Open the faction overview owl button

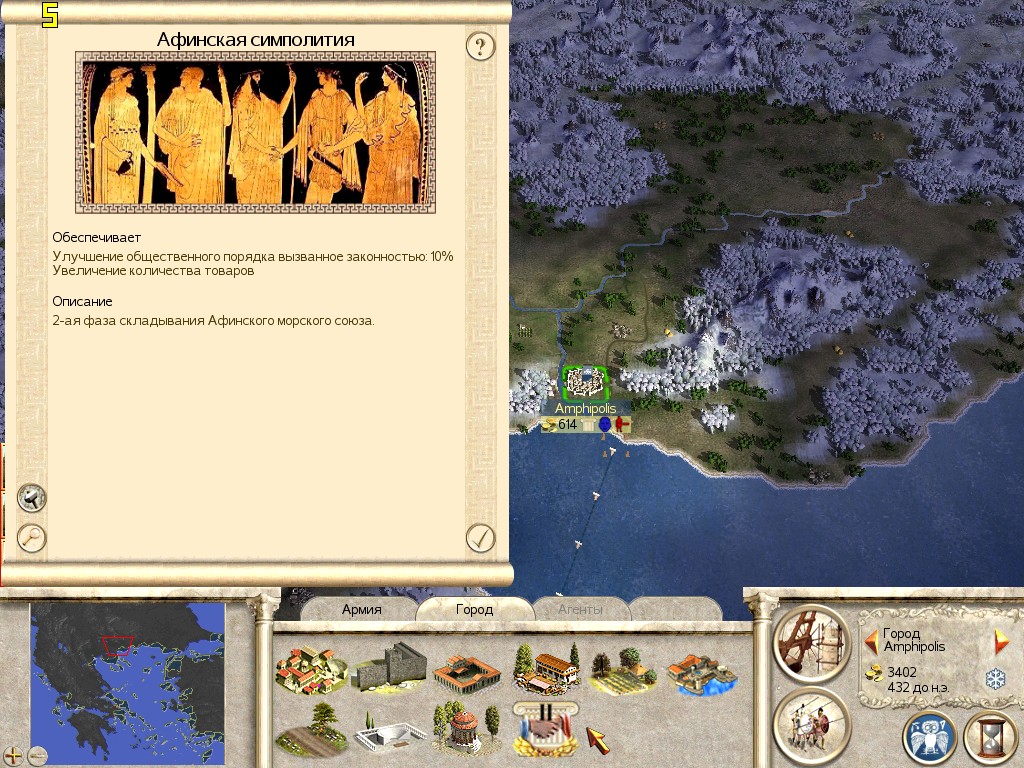(929, 738)
